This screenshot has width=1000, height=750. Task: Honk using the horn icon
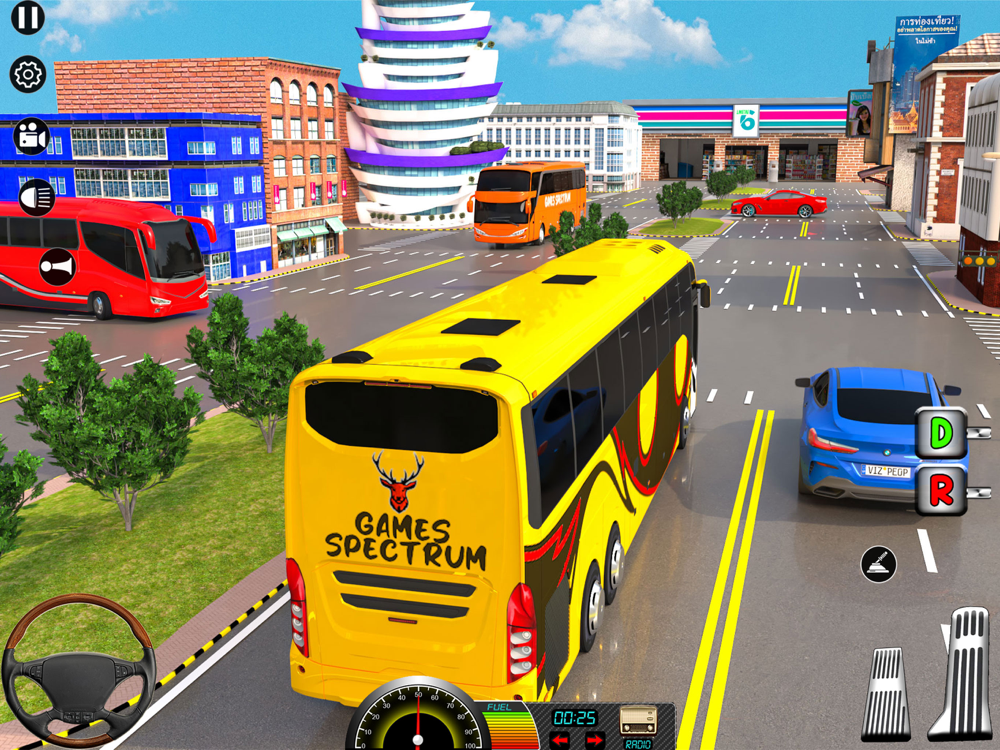pyautogui.click(x=57, y=267)
